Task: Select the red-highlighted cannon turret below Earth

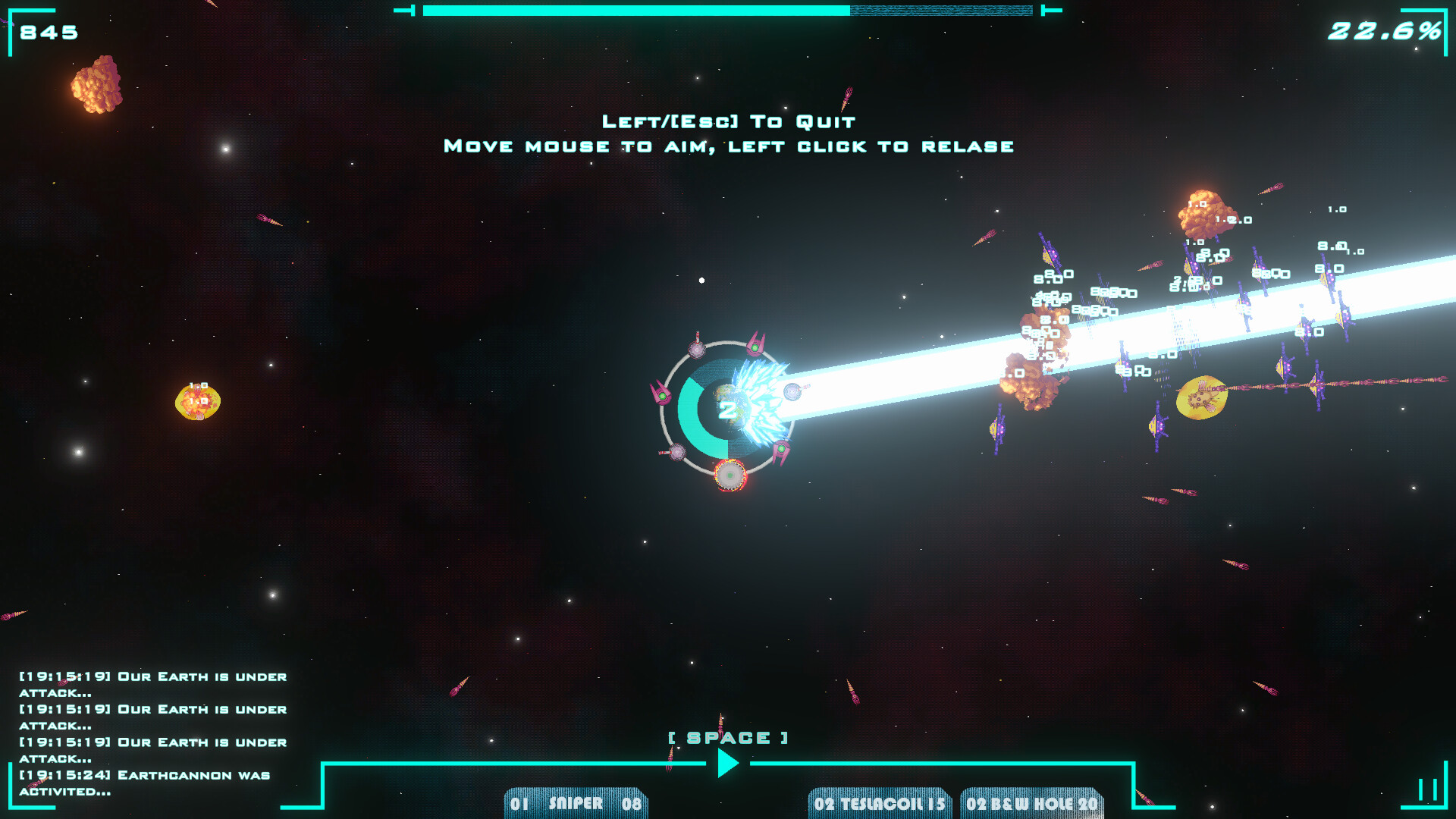Action: point(730,475)
